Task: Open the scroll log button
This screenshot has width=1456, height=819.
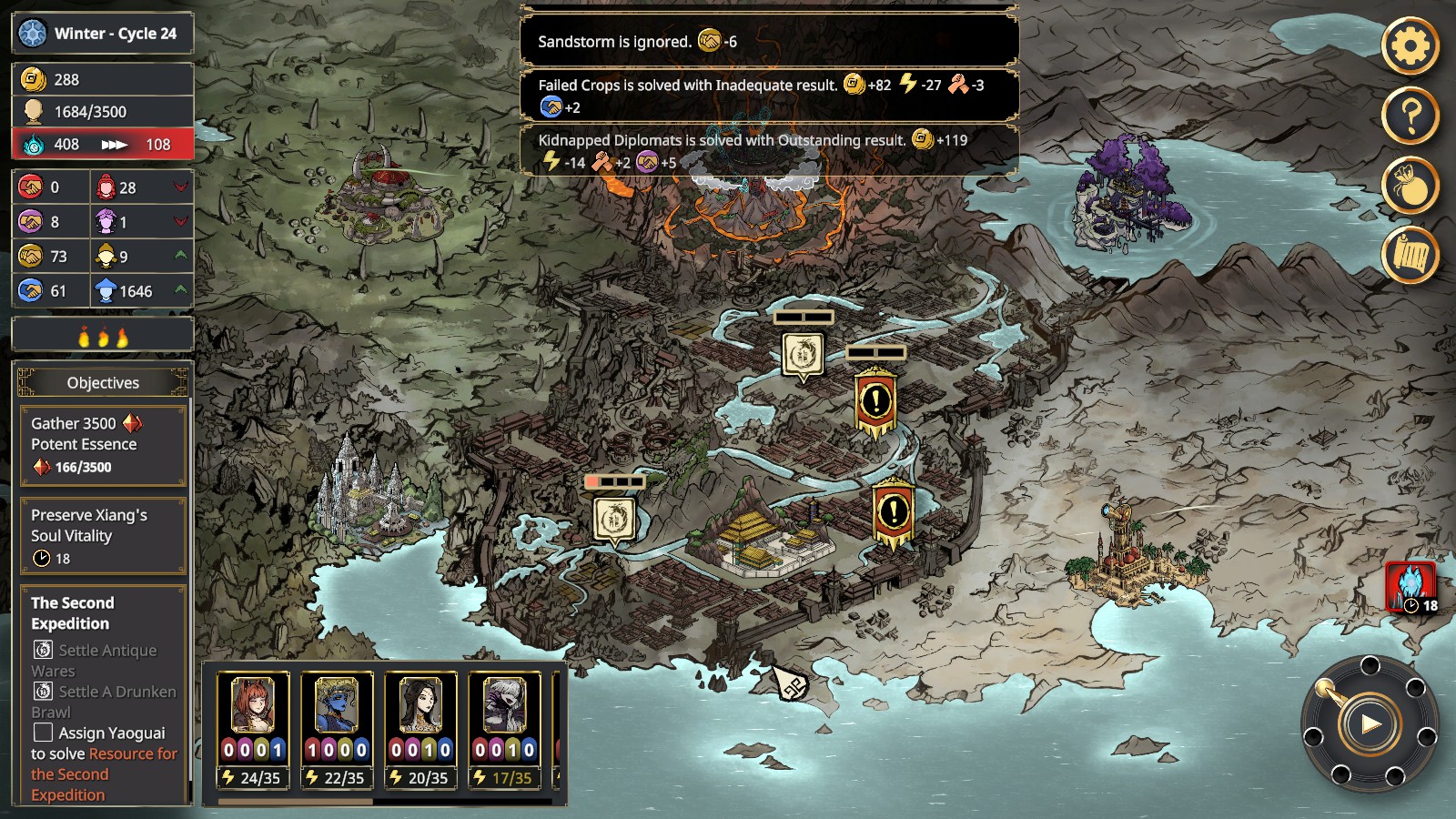Action: pyautogui.click(x=1410, y=256)
